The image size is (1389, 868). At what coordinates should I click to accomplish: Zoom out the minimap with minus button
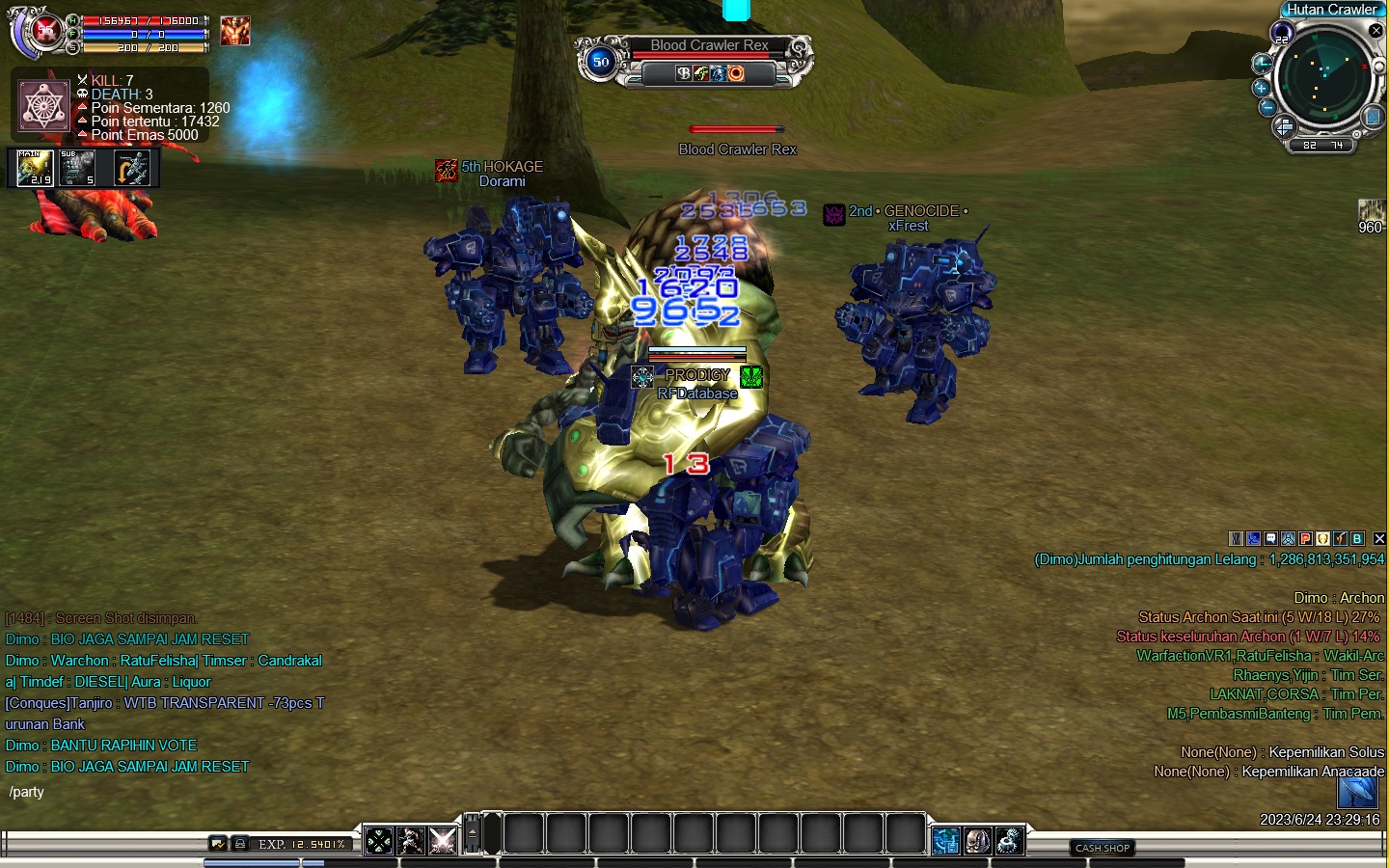coord(1267,107)
